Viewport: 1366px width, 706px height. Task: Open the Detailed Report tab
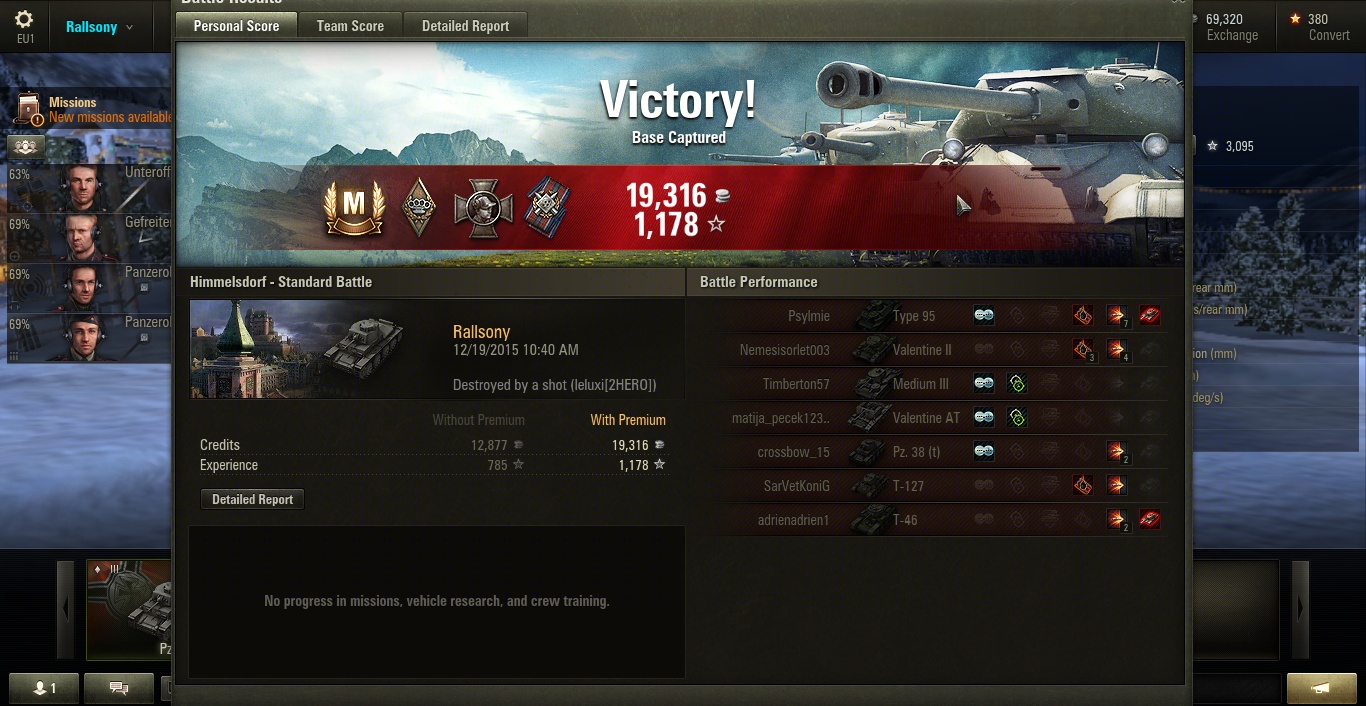click(465, 26)
